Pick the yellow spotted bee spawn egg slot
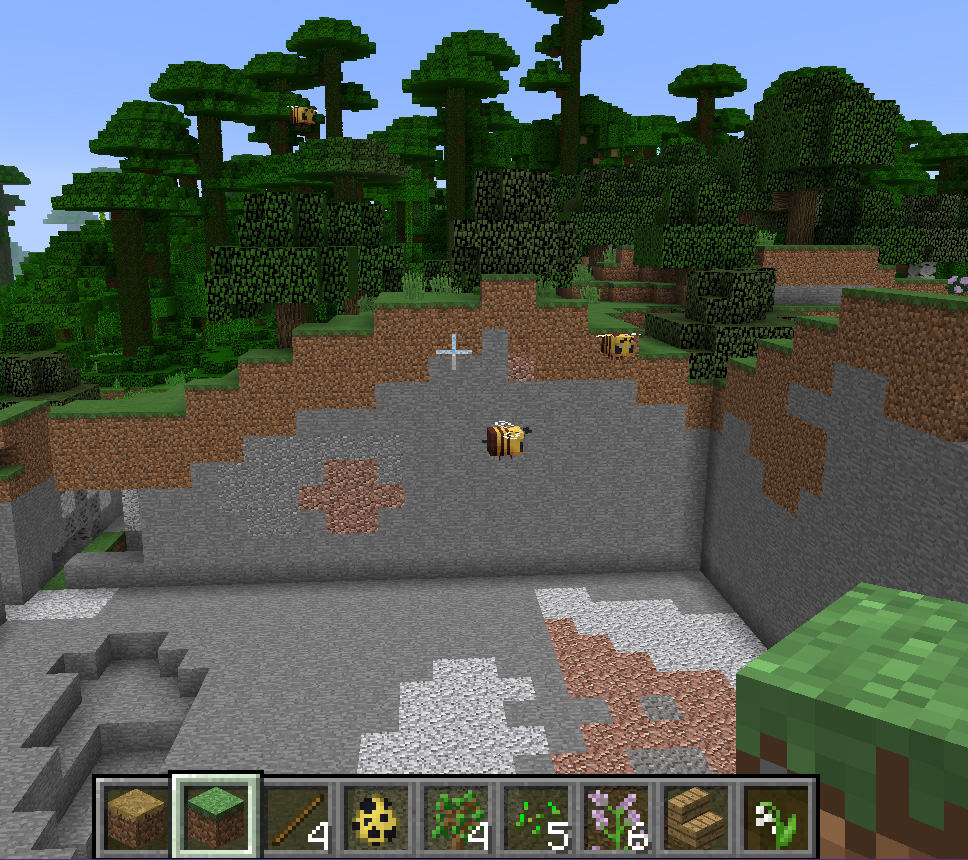The image size is (968, 860). (x=376, y=814)
